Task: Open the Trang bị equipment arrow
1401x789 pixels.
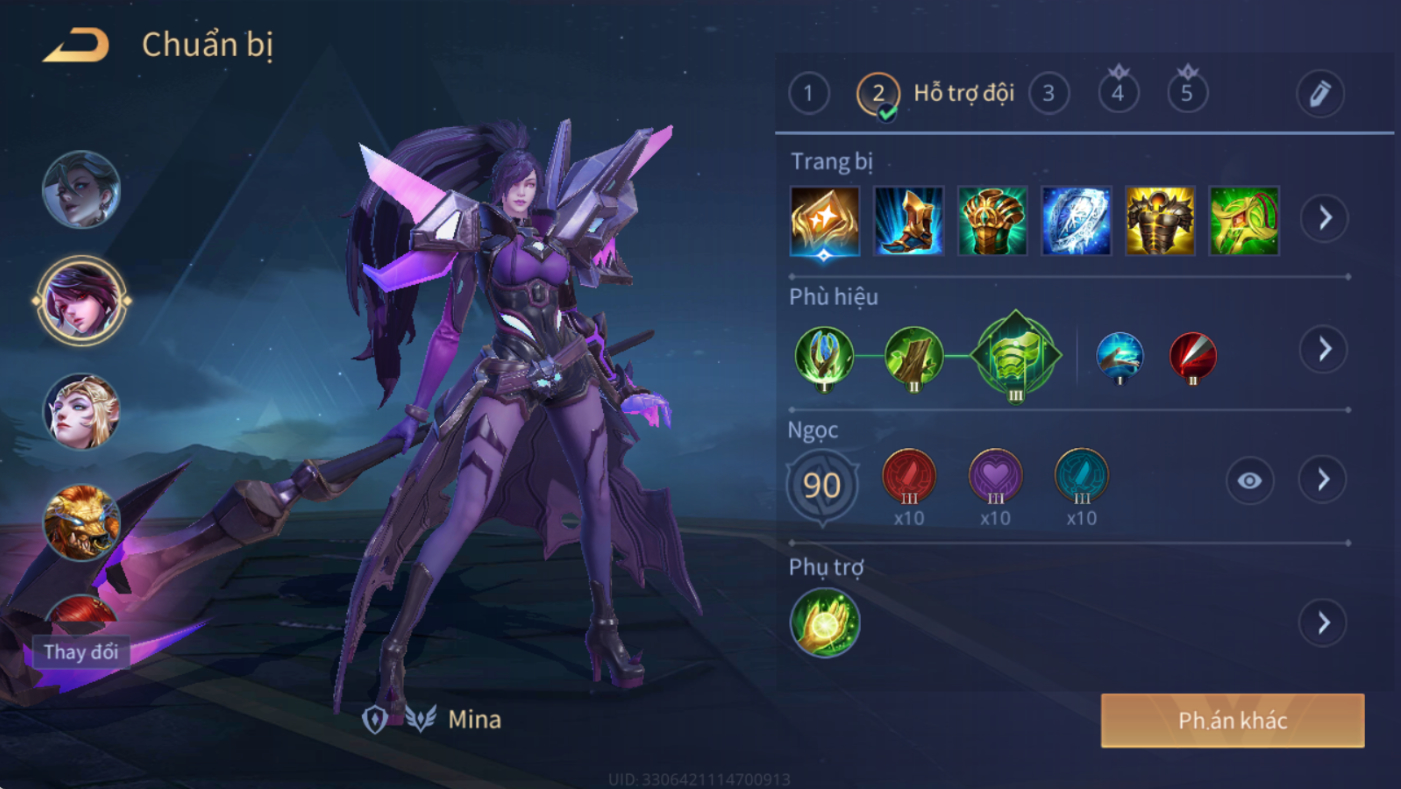Action: (x=1324, y=218)
